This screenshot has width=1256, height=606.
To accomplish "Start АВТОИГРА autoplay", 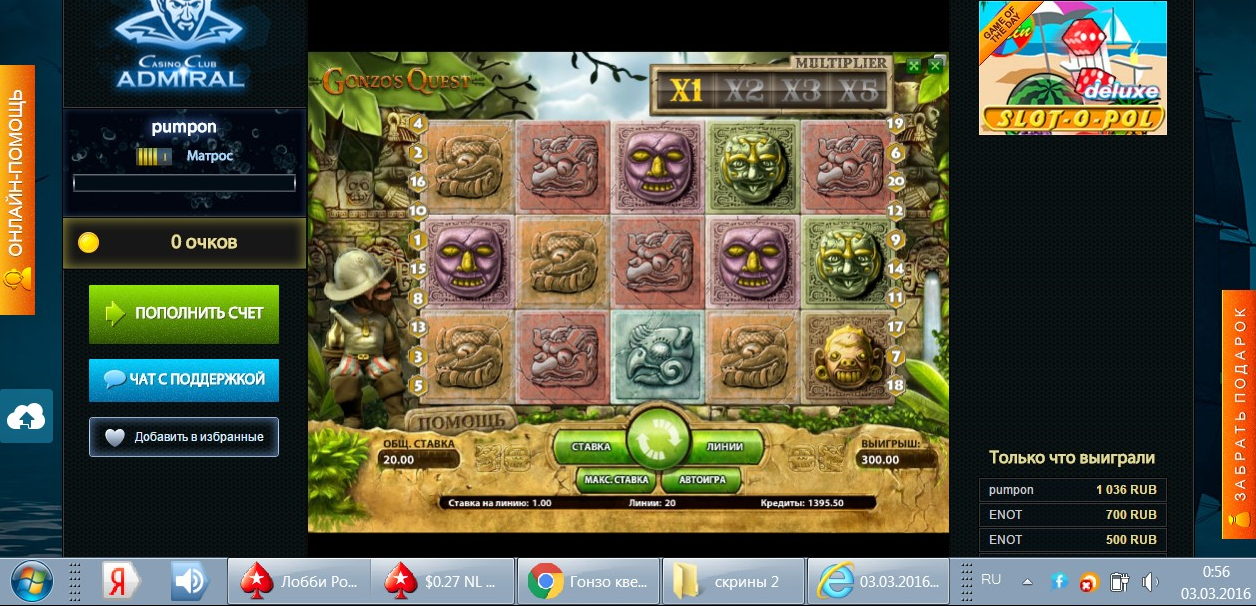I will (700, 480).
